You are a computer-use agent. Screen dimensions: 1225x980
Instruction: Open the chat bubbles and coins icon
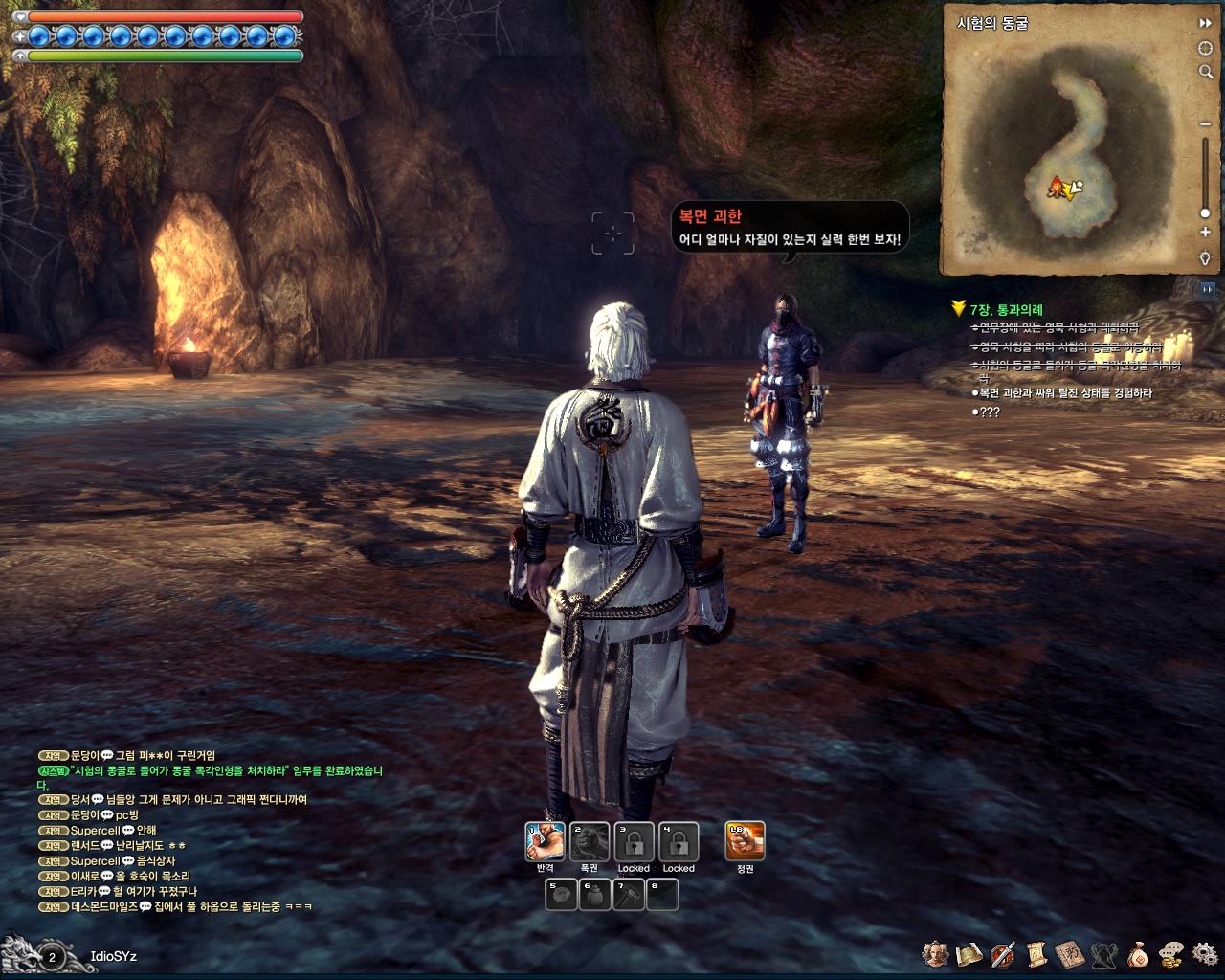tap(1171, 954)
